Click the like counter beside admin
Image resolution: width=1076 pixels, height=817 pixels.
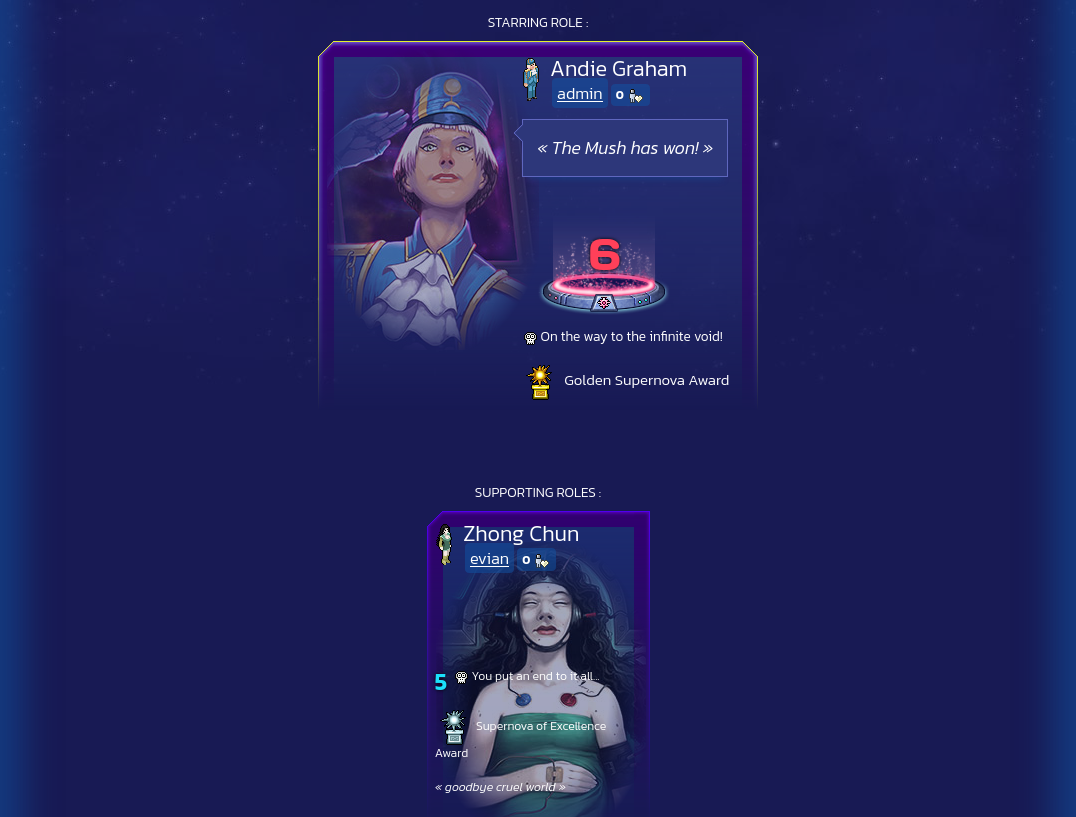pyautogui.click(x=630, y=95)
